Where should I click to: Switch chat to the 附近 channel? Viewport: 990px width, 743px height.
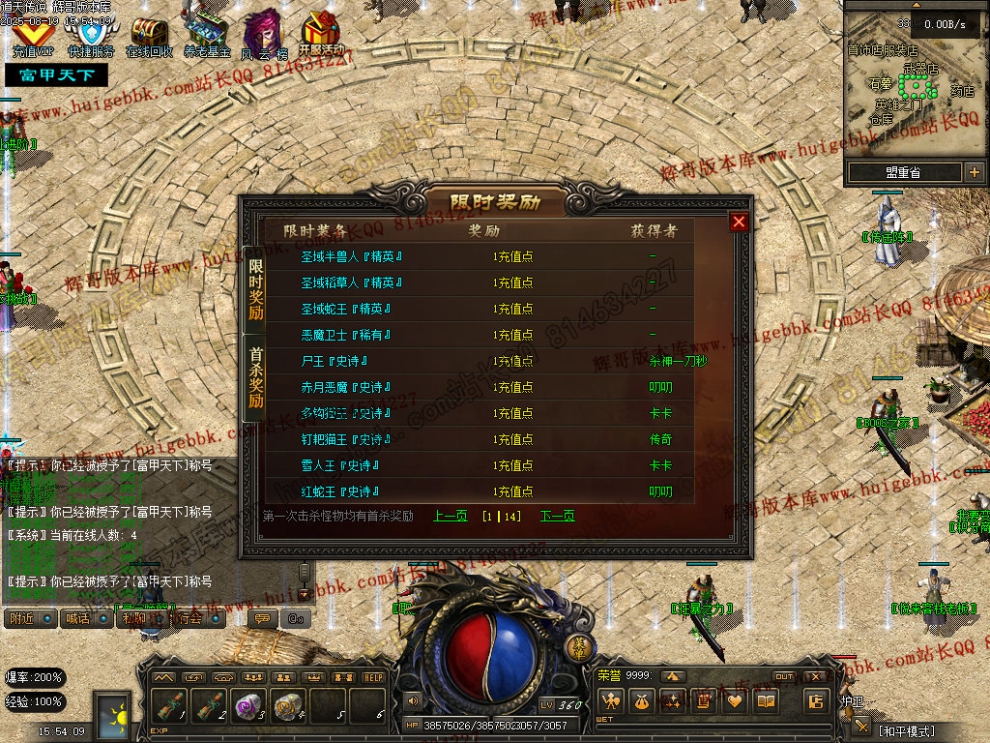pyautogui.click(x=29, y=618)
